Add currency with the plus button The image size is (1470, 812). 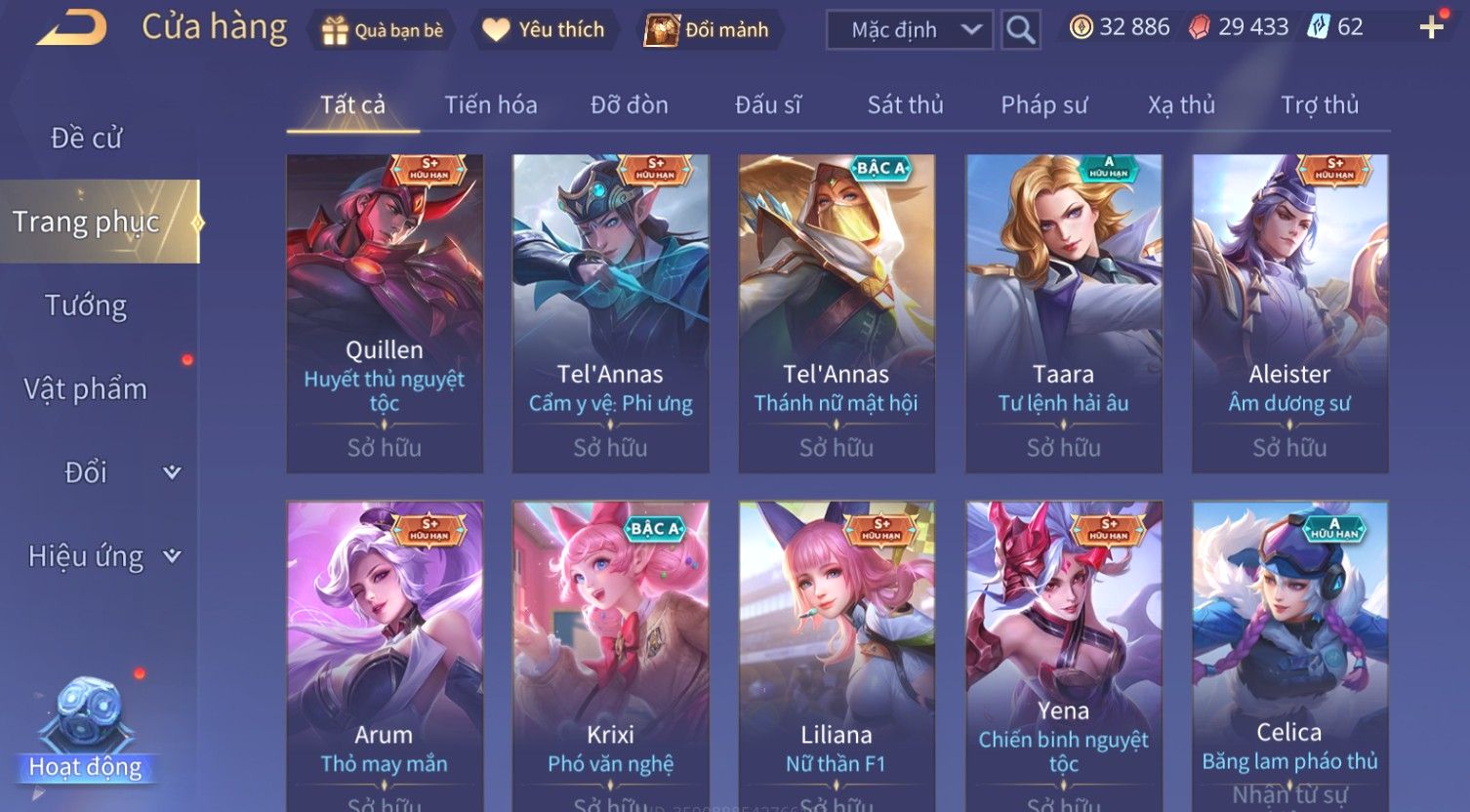point(1431,27)
